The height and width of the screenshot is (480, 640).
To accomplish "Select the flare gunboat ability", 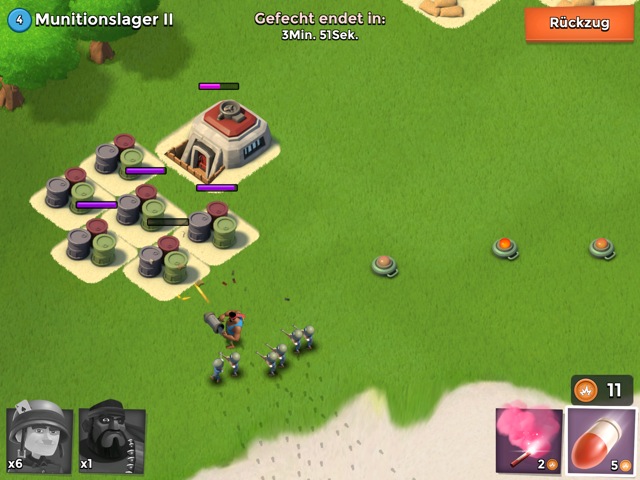I will [x=527, y=440].
